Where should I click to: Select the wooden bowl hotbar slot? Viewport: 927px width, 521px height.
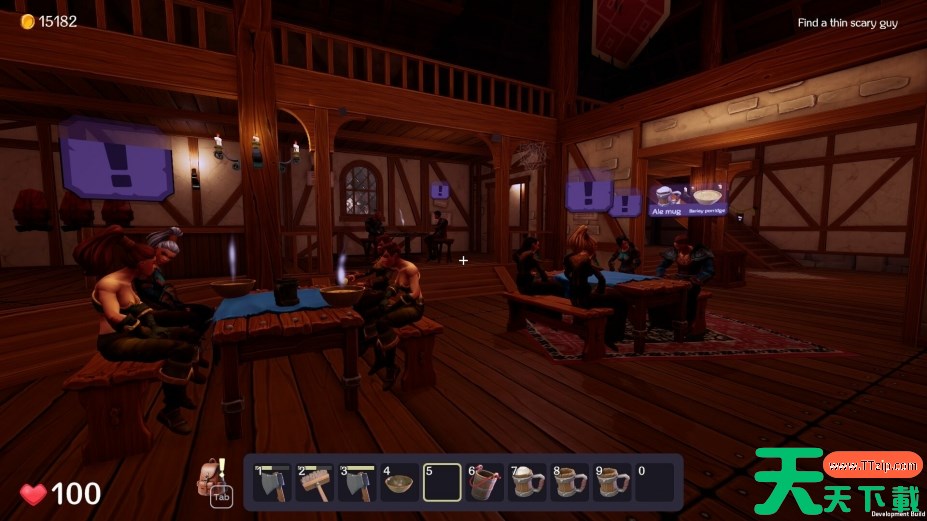pos(399,483)
